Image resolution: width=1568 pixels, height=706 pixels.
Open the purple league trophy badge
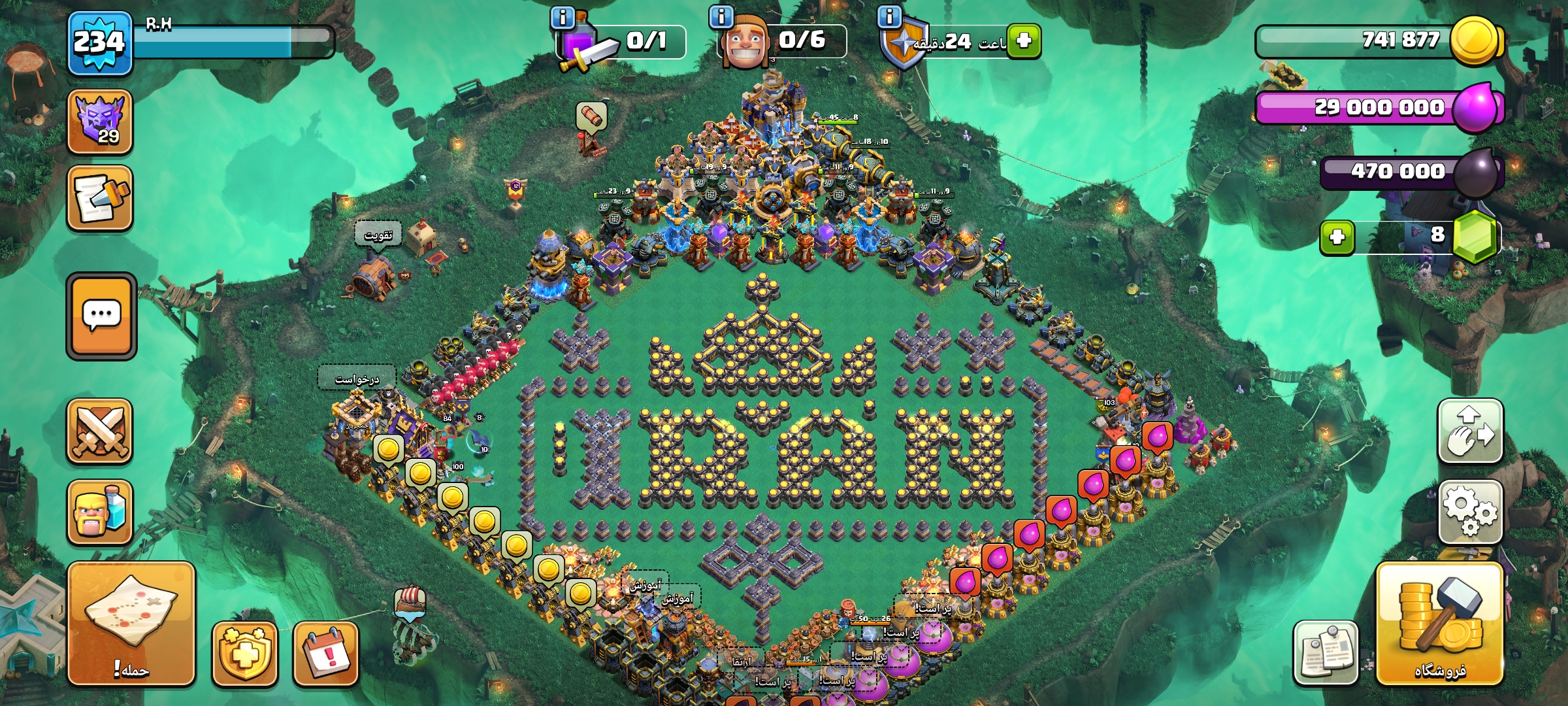[x=100, y=122]
